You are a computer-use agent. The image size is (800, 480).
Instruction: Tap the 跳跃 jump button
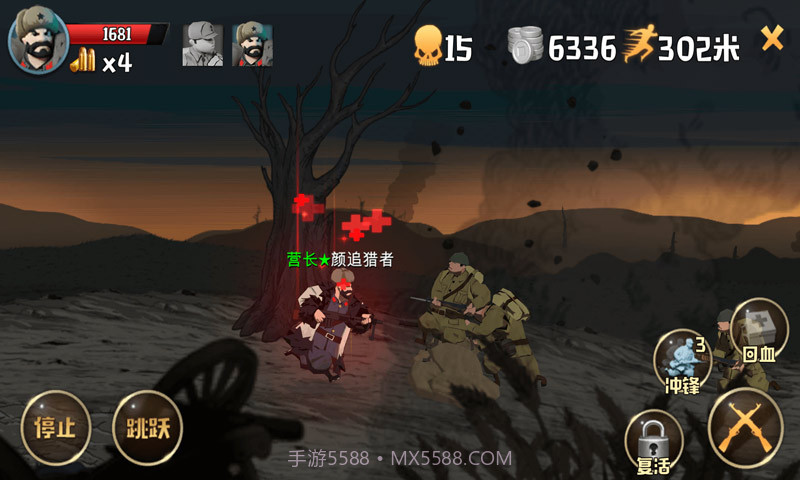147,428
